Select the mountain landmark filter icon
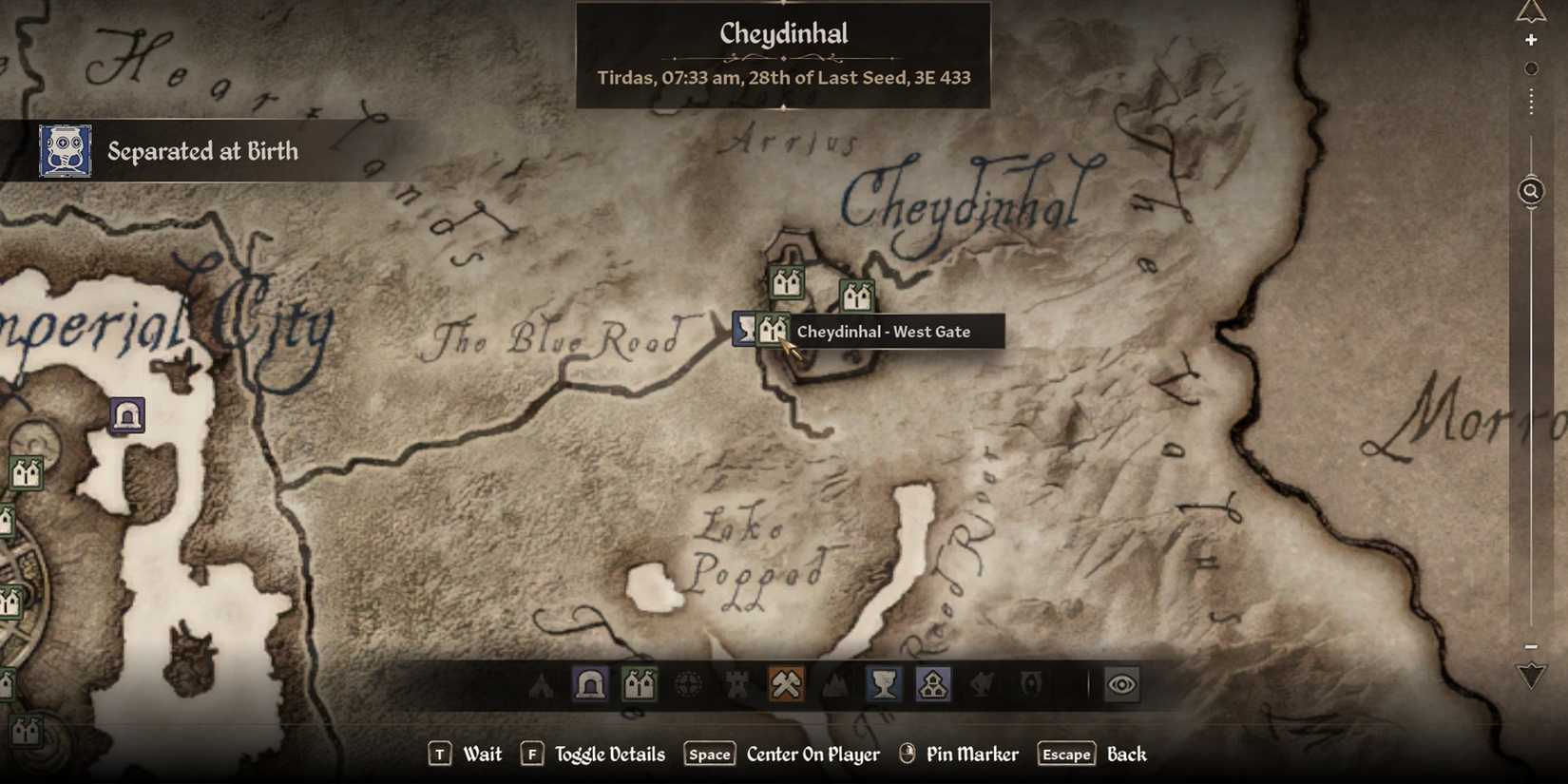Viewport: 1568px width, 784px height. point(834,682)
